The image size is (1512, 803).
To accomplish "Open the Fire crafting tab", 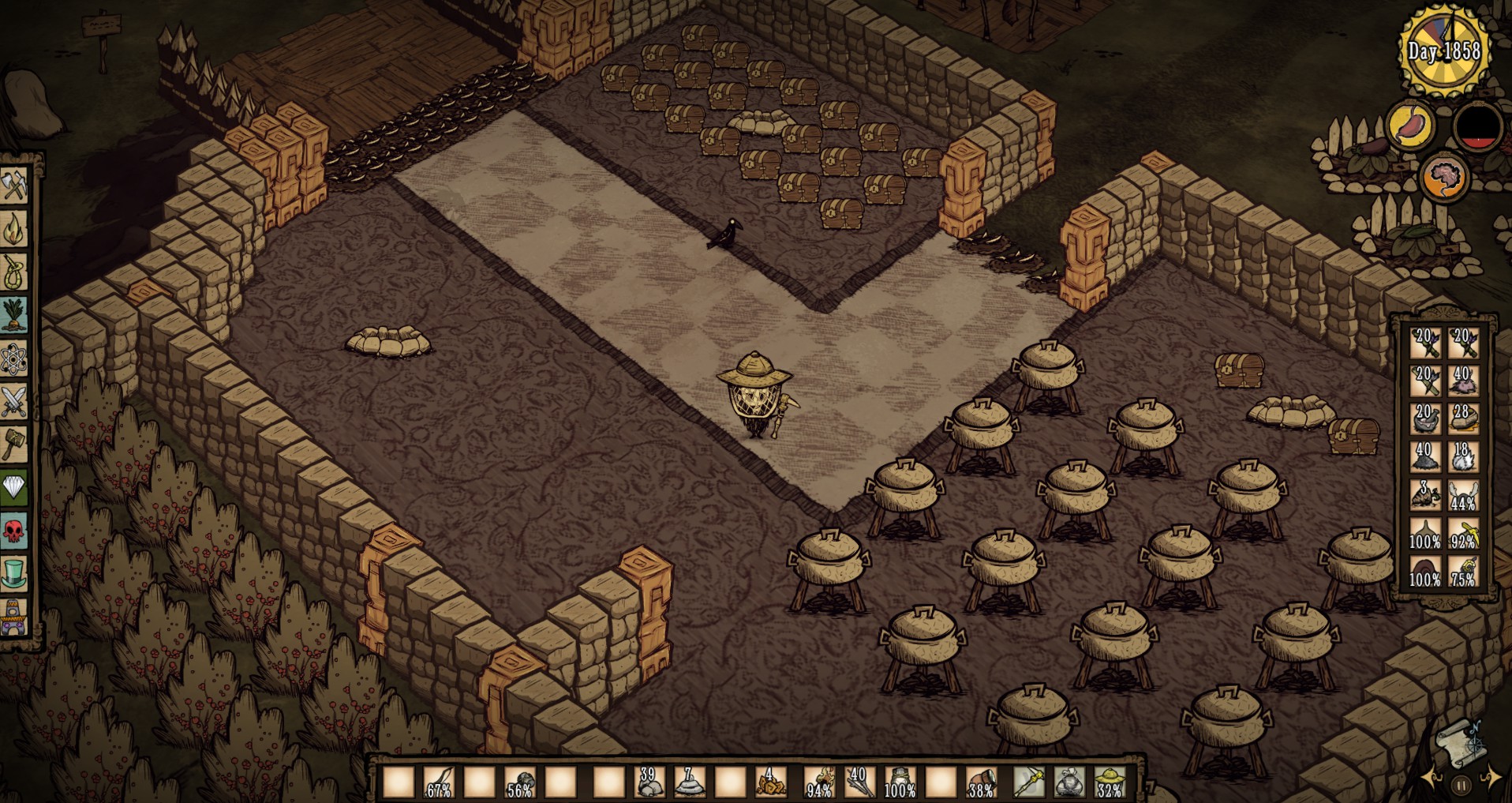I will coord(14,229).
